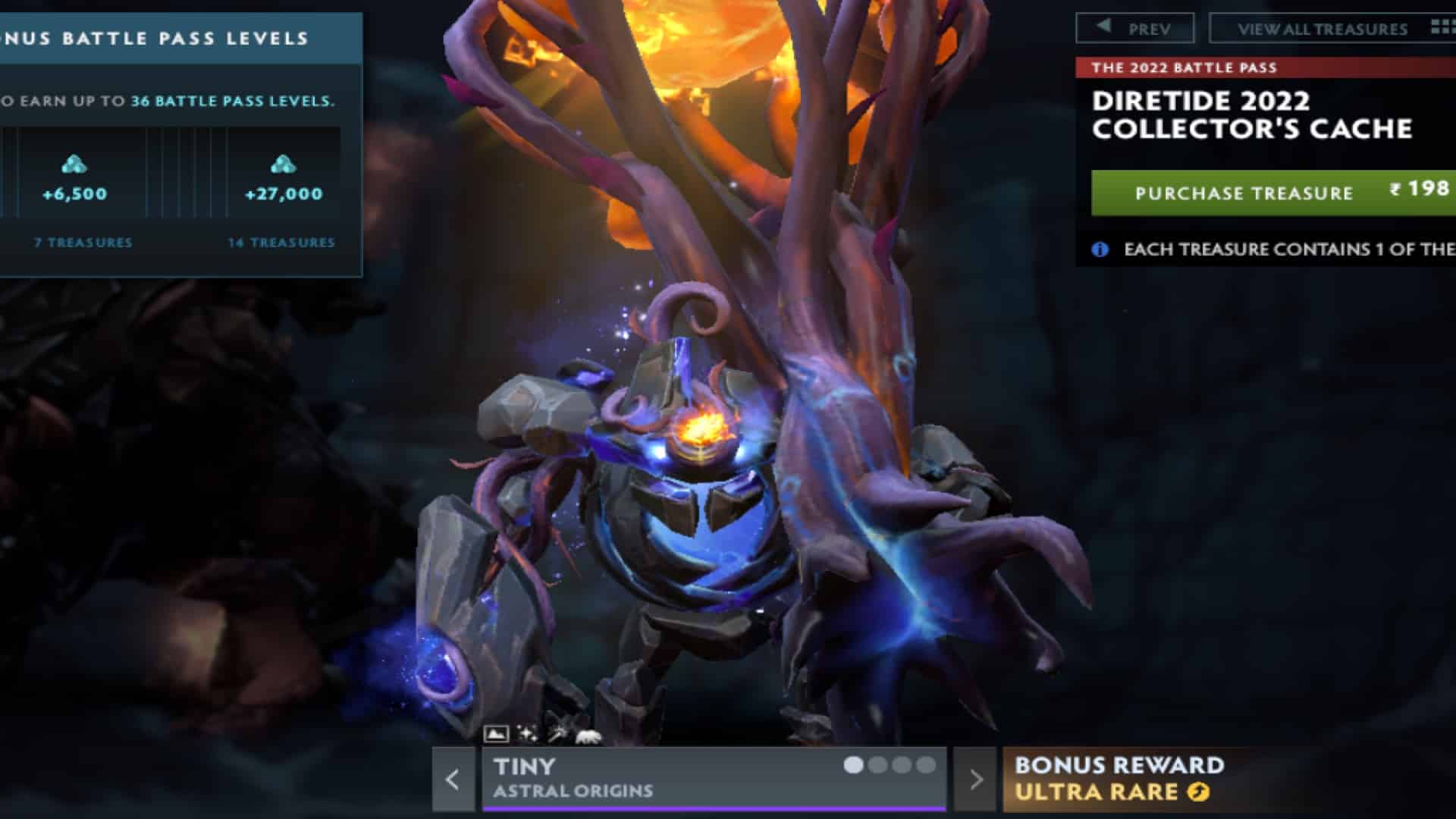Click the left chevron to view previous item
The width and height of the screenshot is (1456, 819).
click(x=453, y=780)
